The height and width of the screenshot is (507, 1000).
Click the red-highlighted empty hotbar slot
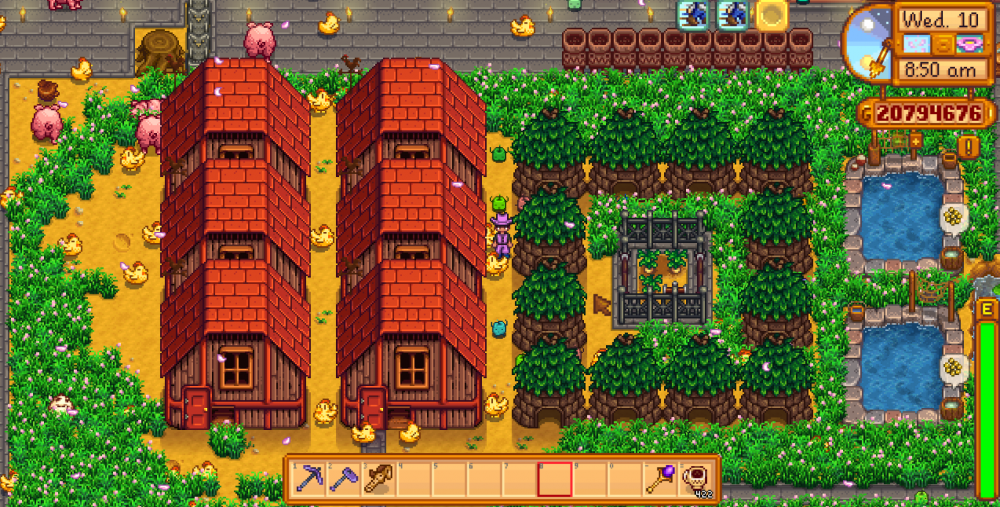click(x=554, y=479)
